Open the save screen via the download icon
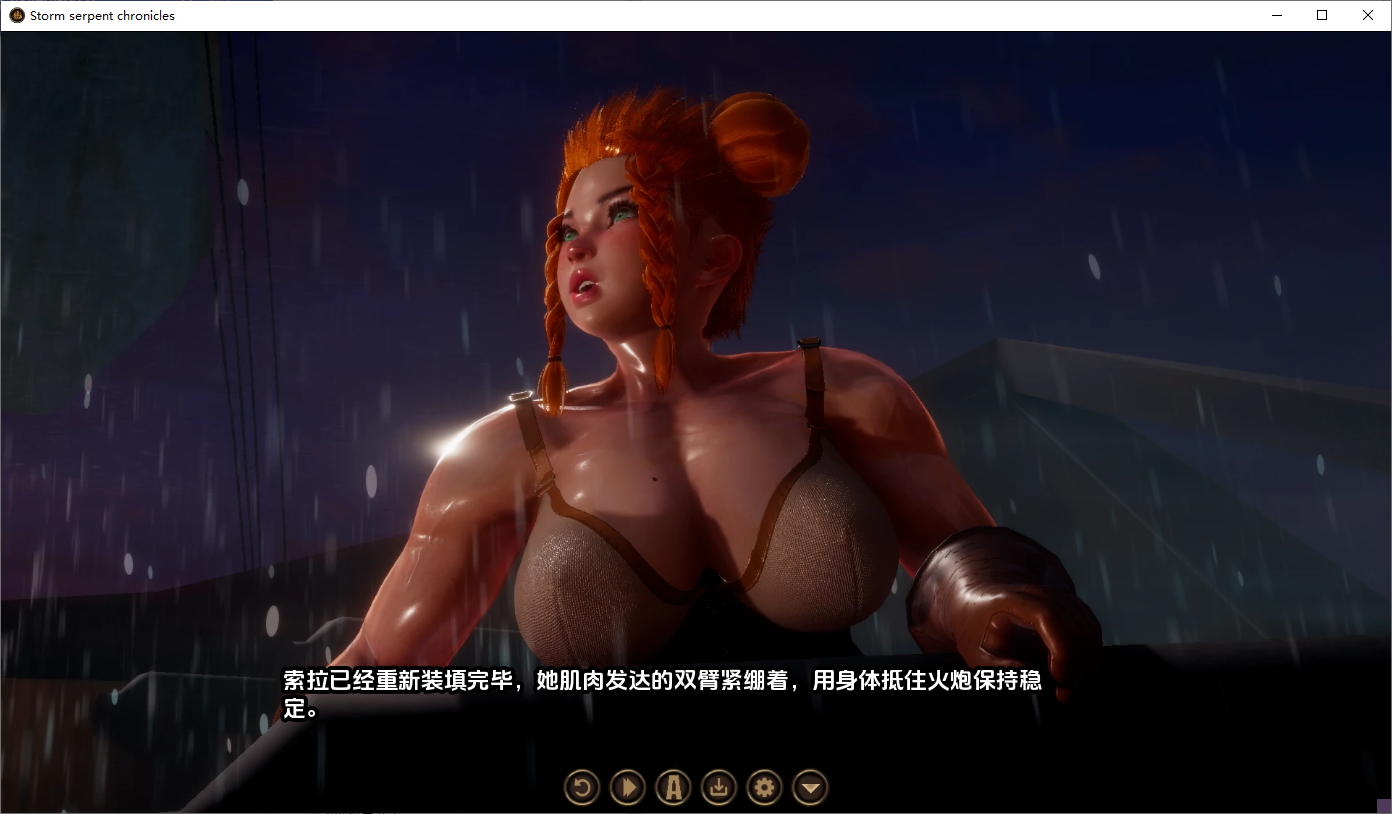The image size is (1392, 814). [718, 787]
